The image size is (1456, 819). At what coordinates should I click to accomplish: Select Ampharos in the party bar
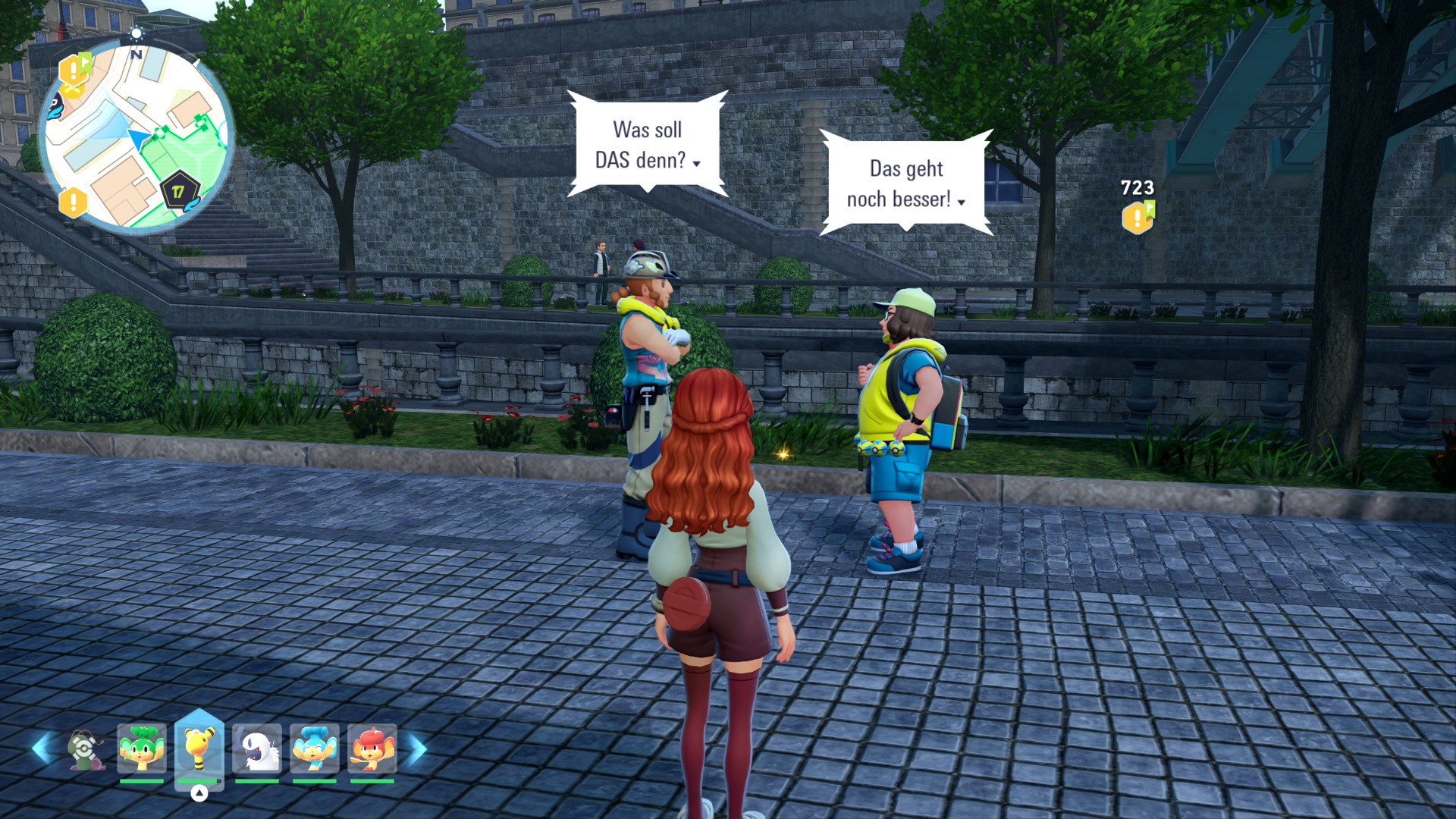(x=199, y=748)
